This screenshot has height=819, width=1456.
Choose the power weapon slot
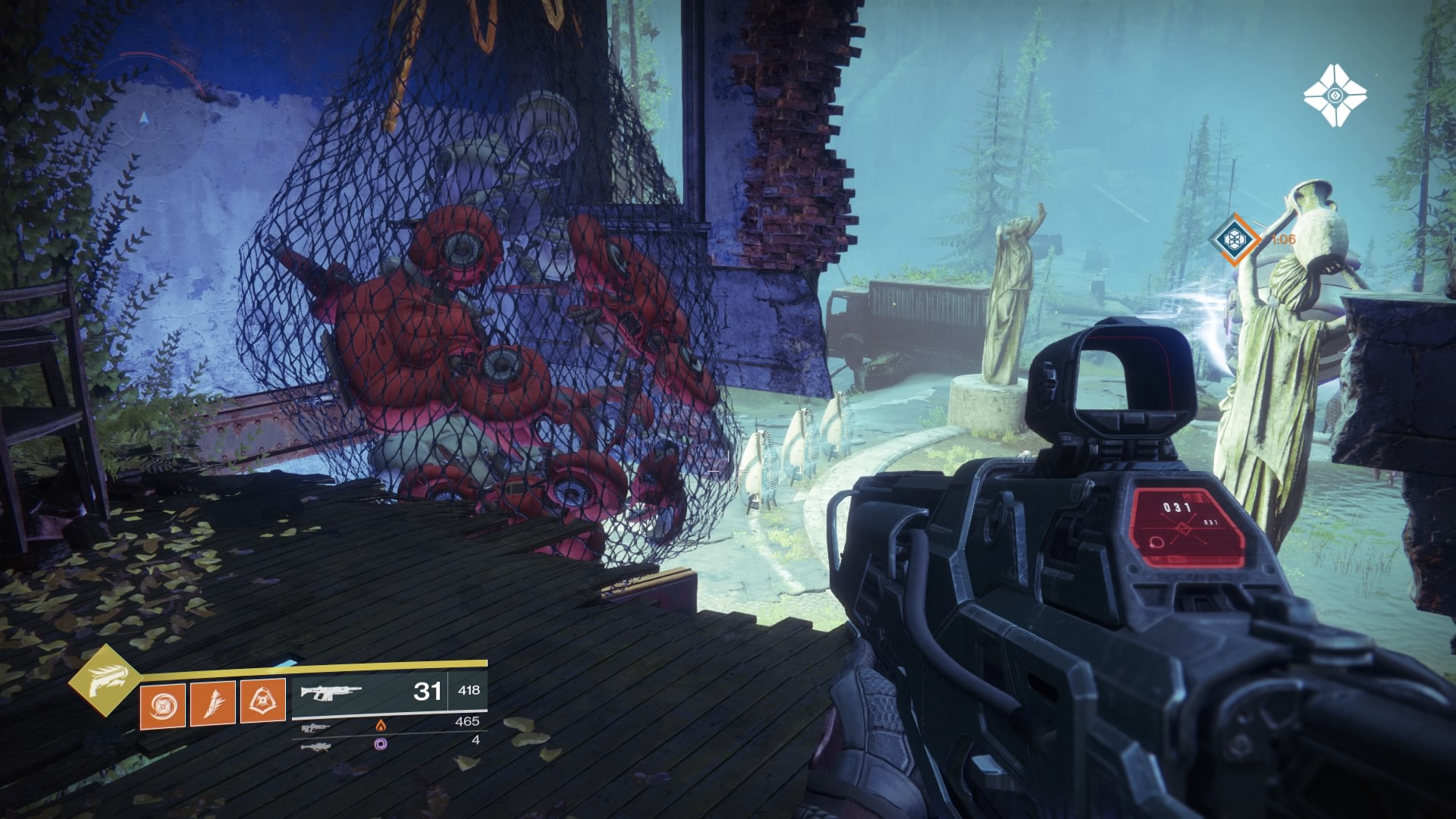(312, 746)
